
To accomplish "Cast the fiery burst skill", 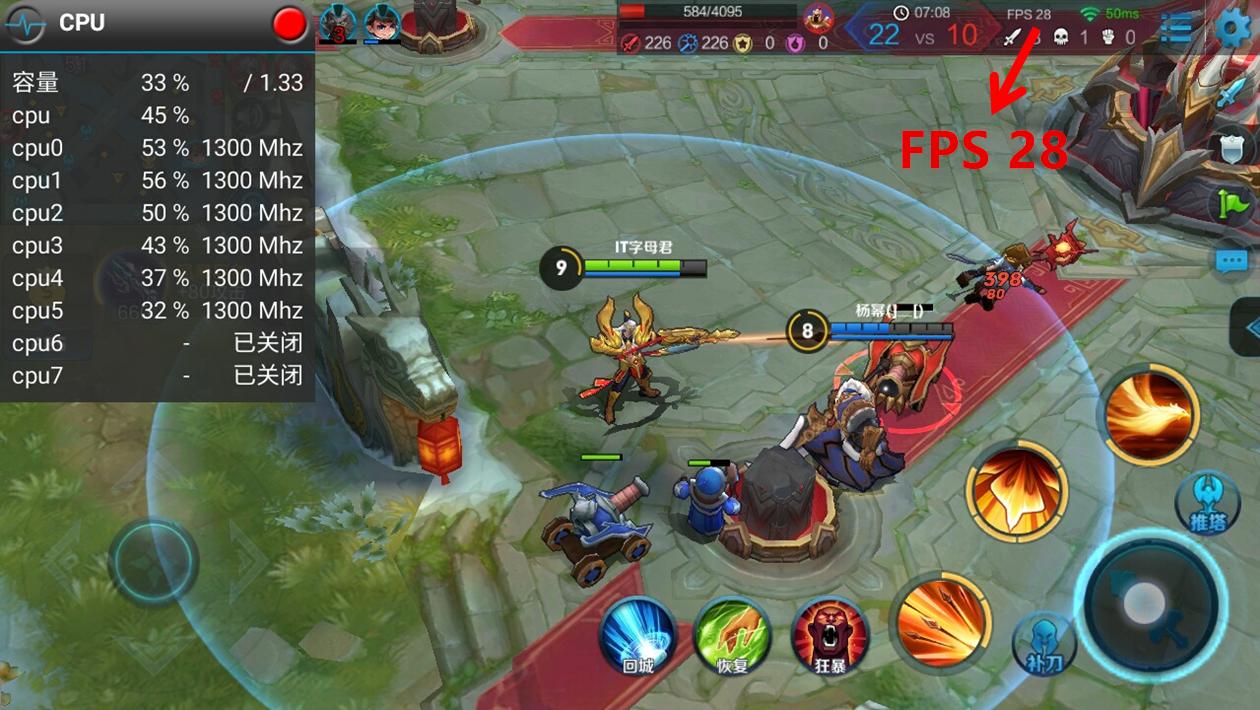I will [x=1016, y=491].
